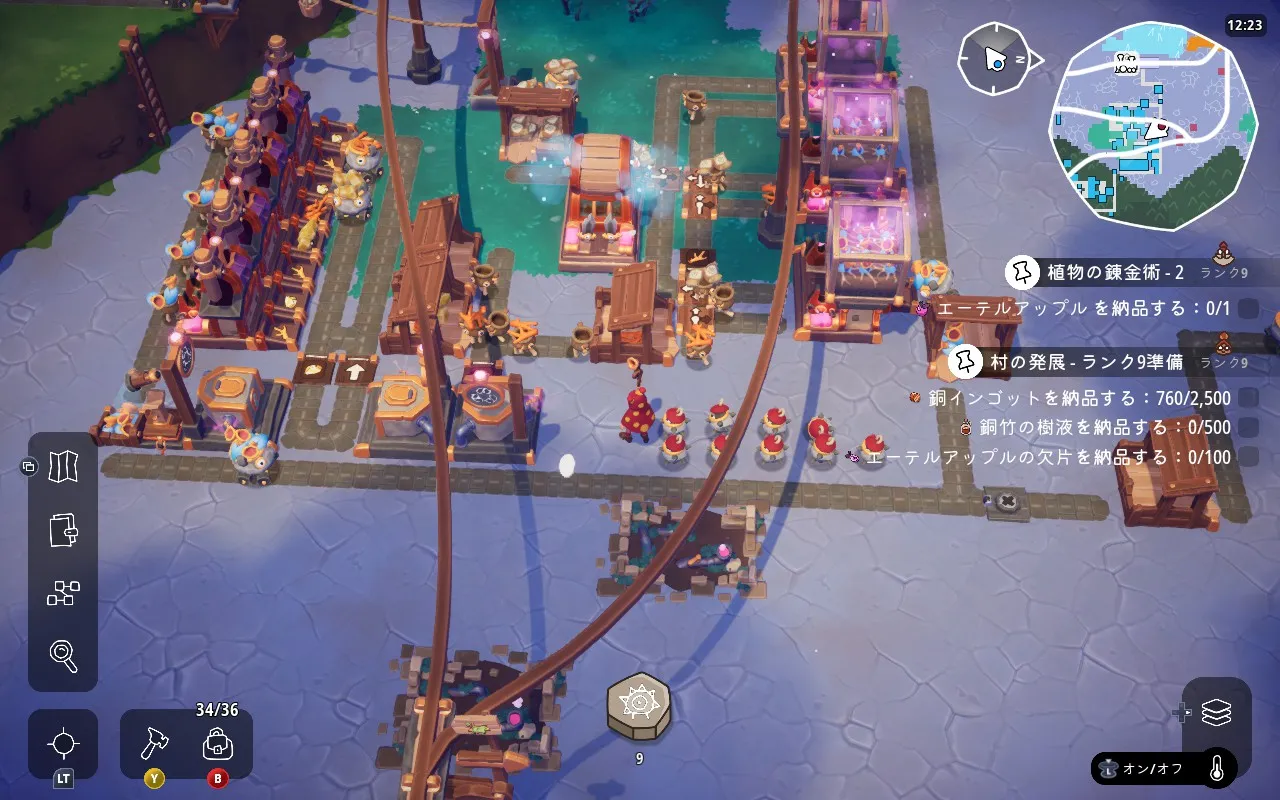Open the tech tree diagram icon

tap(63, 593)
